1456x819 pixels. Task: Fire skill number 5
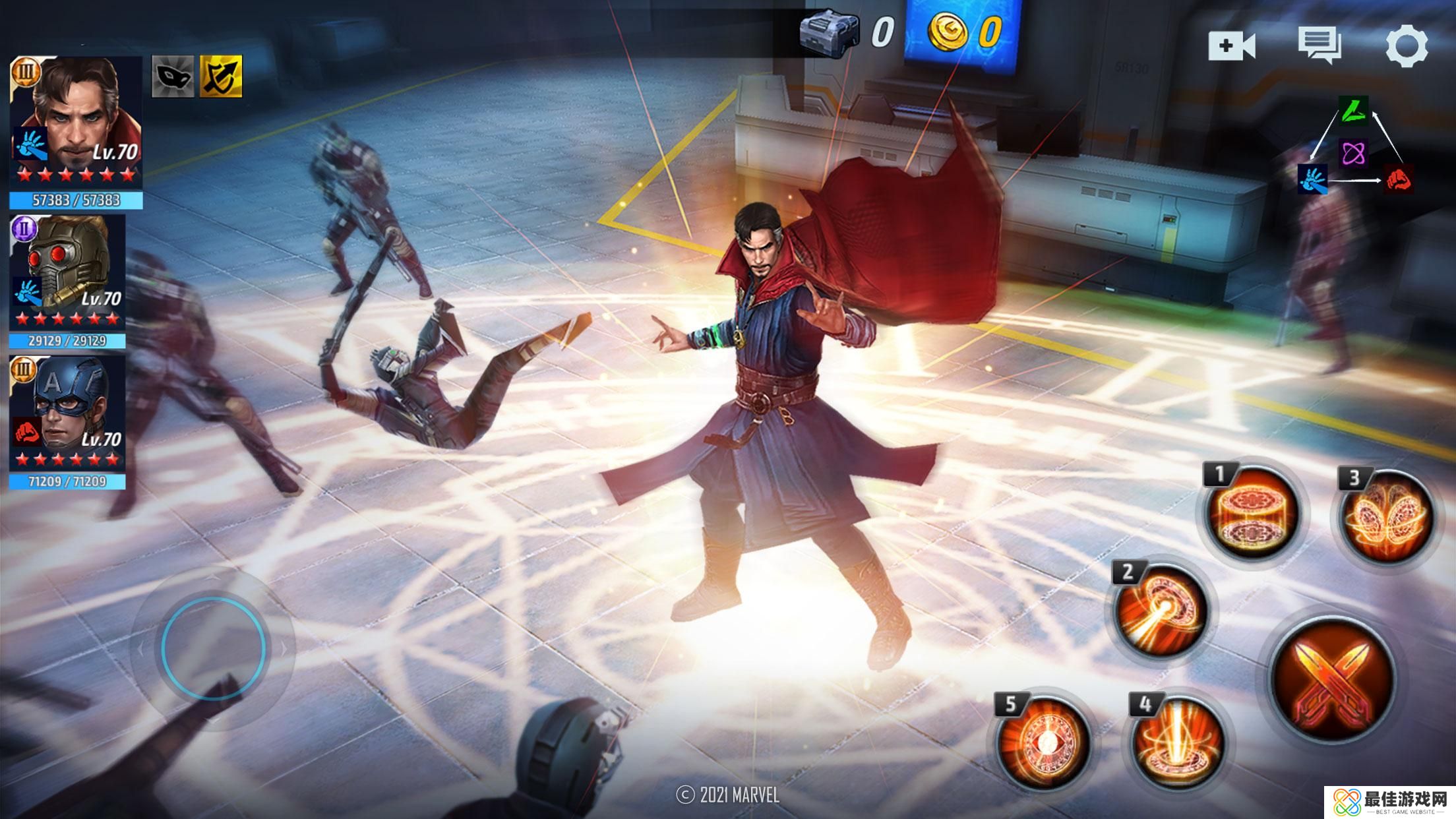1043,742
